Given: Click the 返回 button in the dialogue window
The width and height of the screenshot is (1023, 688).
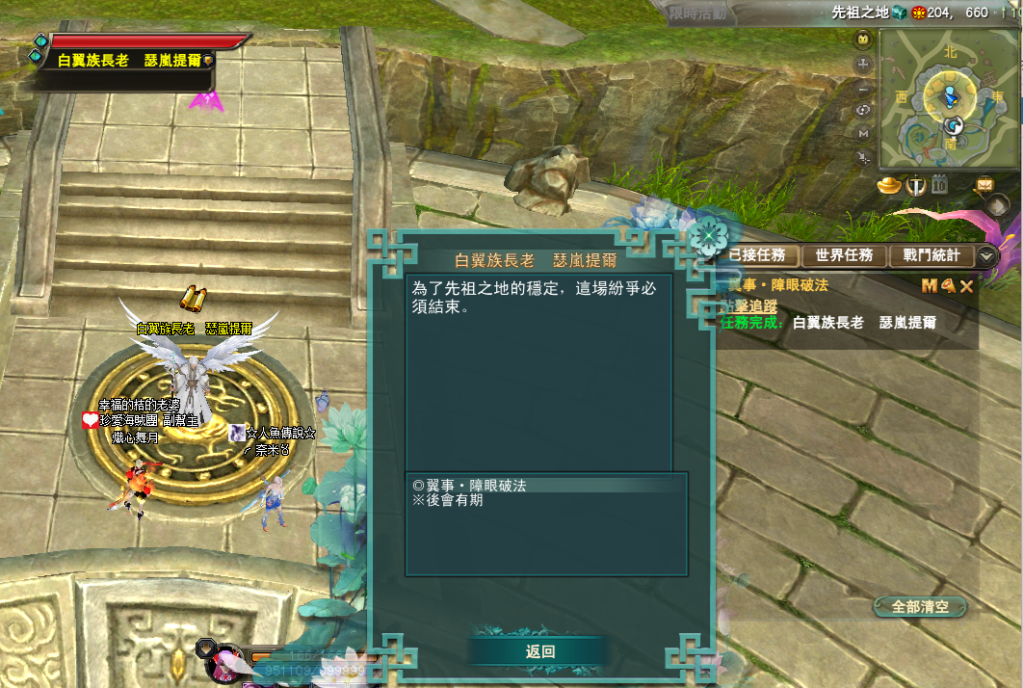Looking at the screenshot, I should pos(539,652).
